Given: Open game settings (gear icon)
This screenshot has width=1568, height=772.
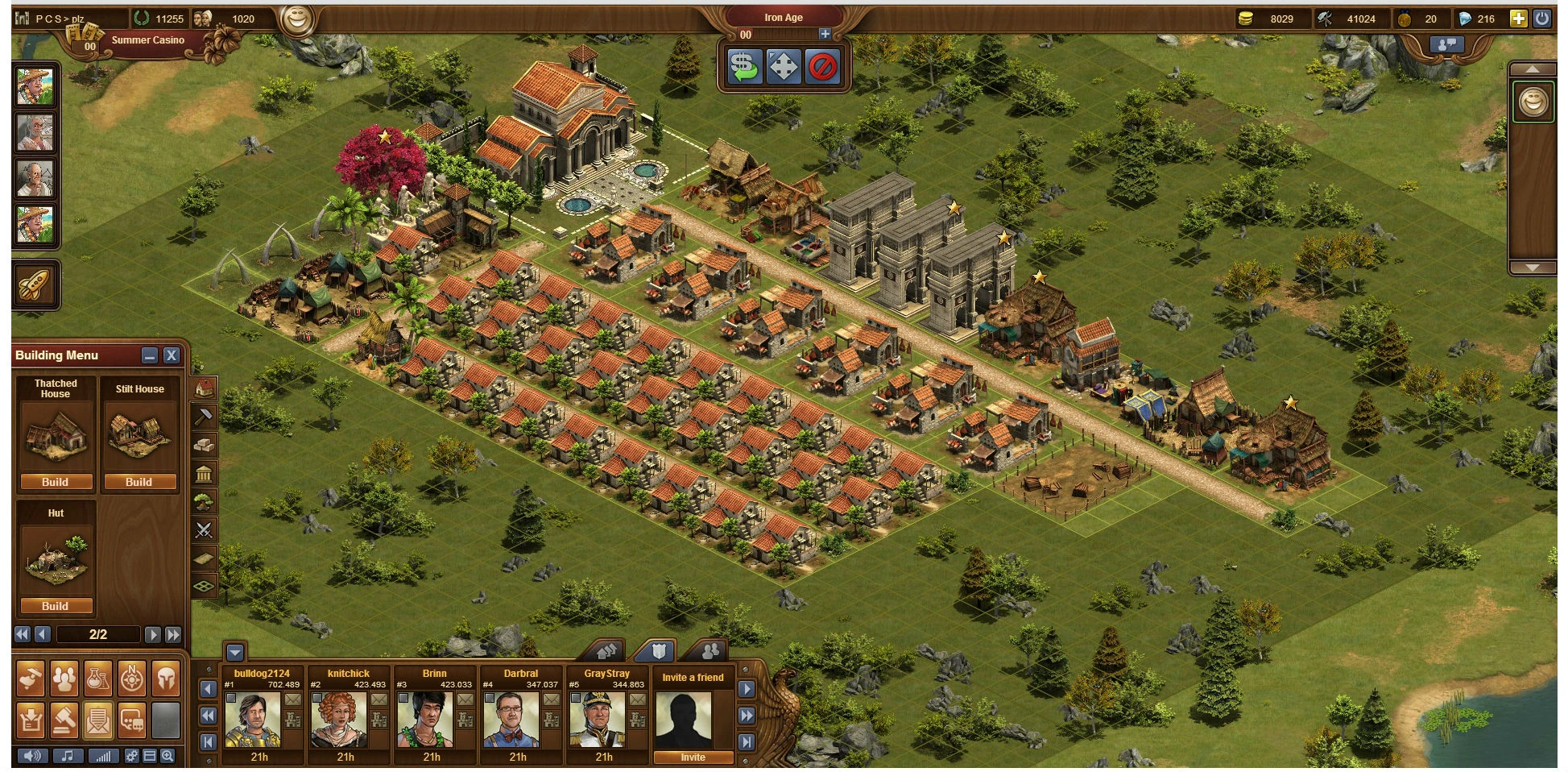Looking at the screenshot, I should click(x=131, y=756).
